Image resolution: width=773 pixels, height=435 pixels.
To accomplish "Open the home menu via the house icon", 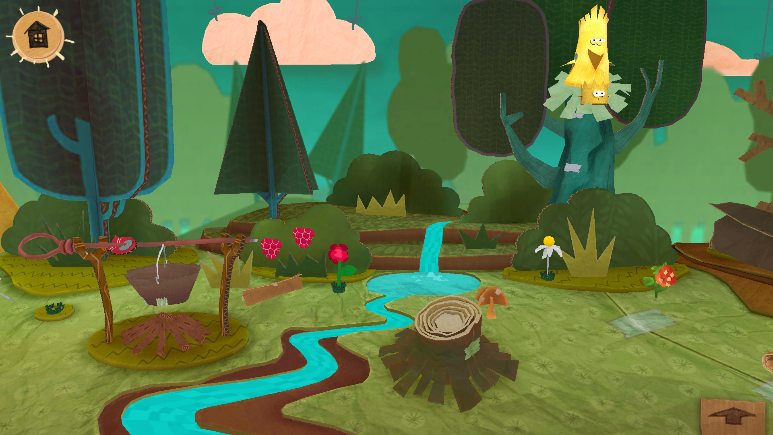I will tap(37, 36).
